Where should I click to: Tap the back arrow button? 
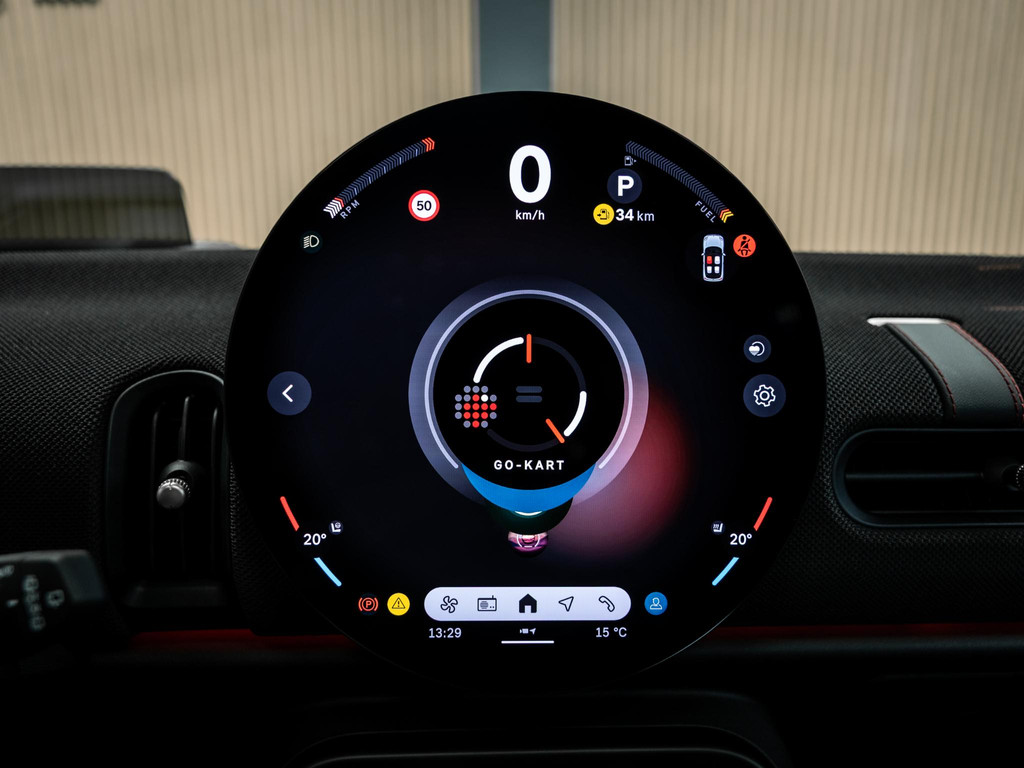[x=289, y=393]
